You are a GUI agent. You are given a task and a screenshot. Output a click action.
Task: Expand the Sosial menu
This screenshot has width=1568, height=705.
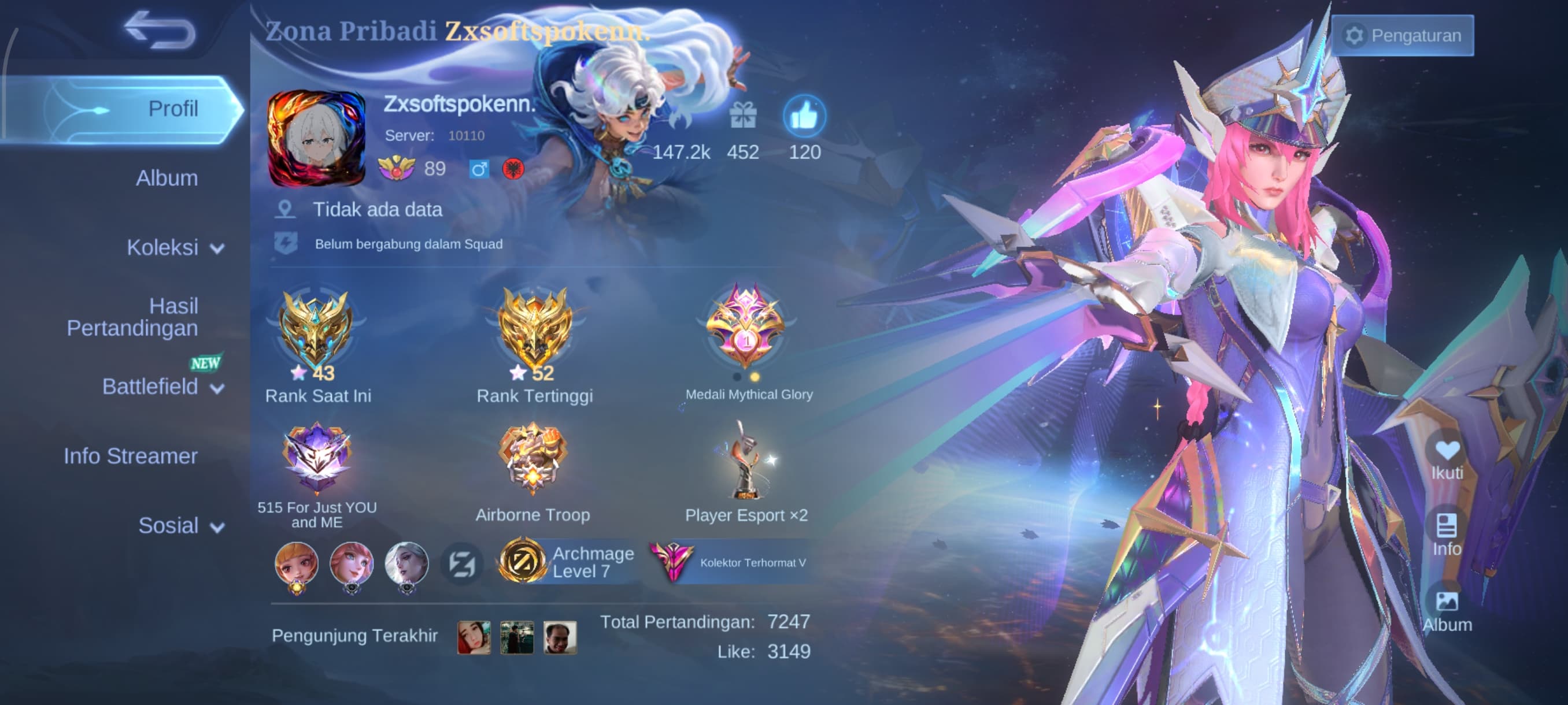tap(180, 525)
